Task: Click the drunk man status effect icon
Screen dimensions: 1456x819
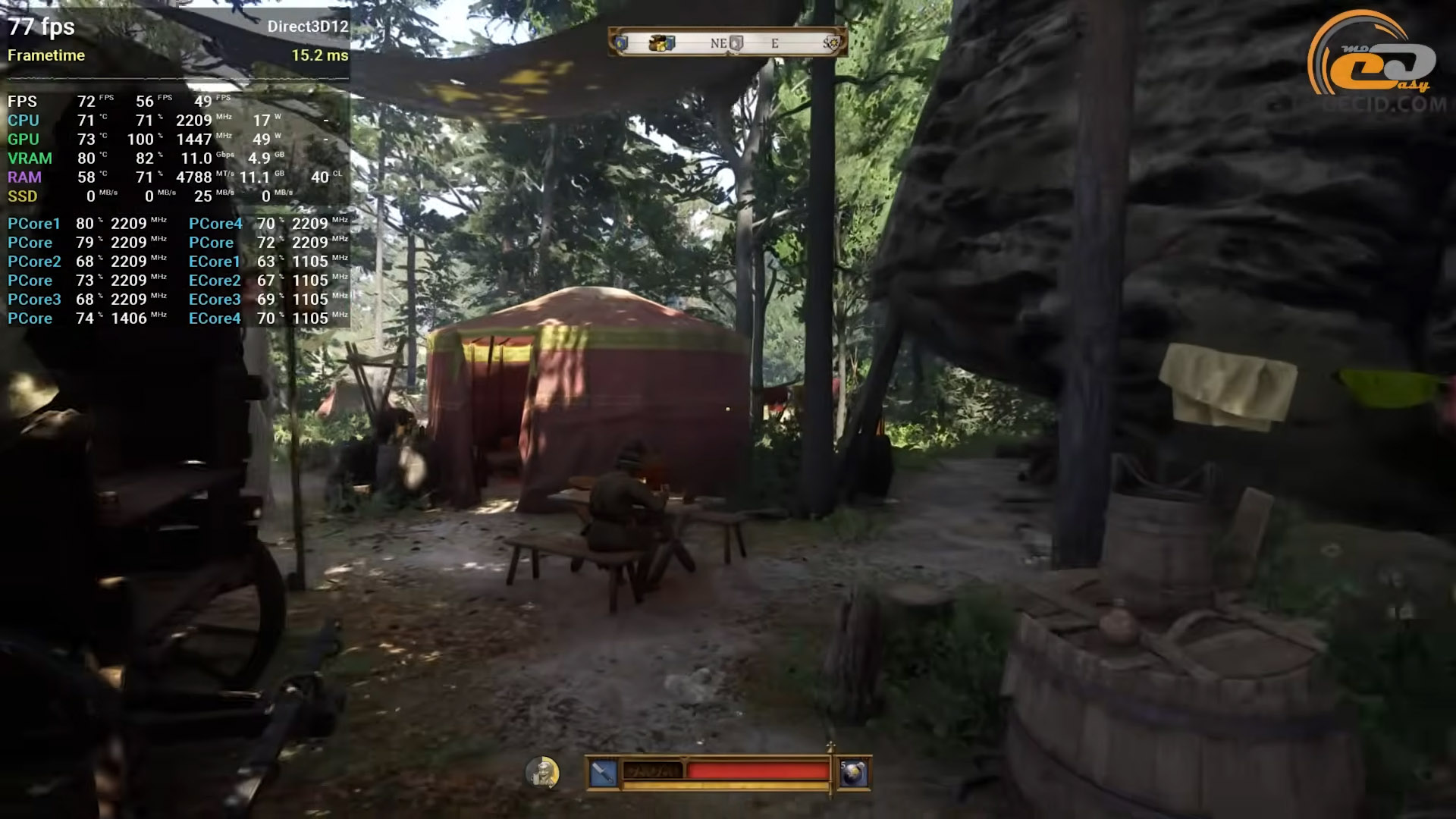Action: coord(543,773)
